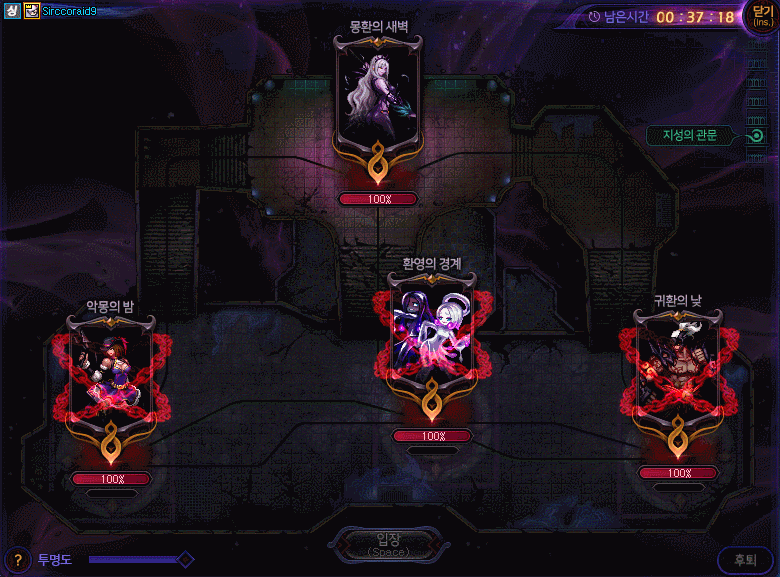Choose the 환영의 경계 dungeon card
Image resolution: width=780 pixels, height=577 pixels.
coord(433,337)
